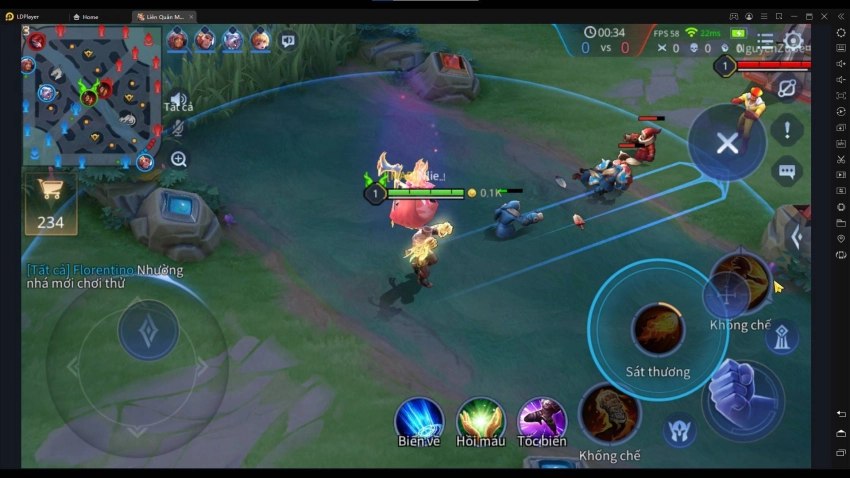850x478 pixels.
Task: Select the minion helmet target button
Action: (x=679, y=430)
